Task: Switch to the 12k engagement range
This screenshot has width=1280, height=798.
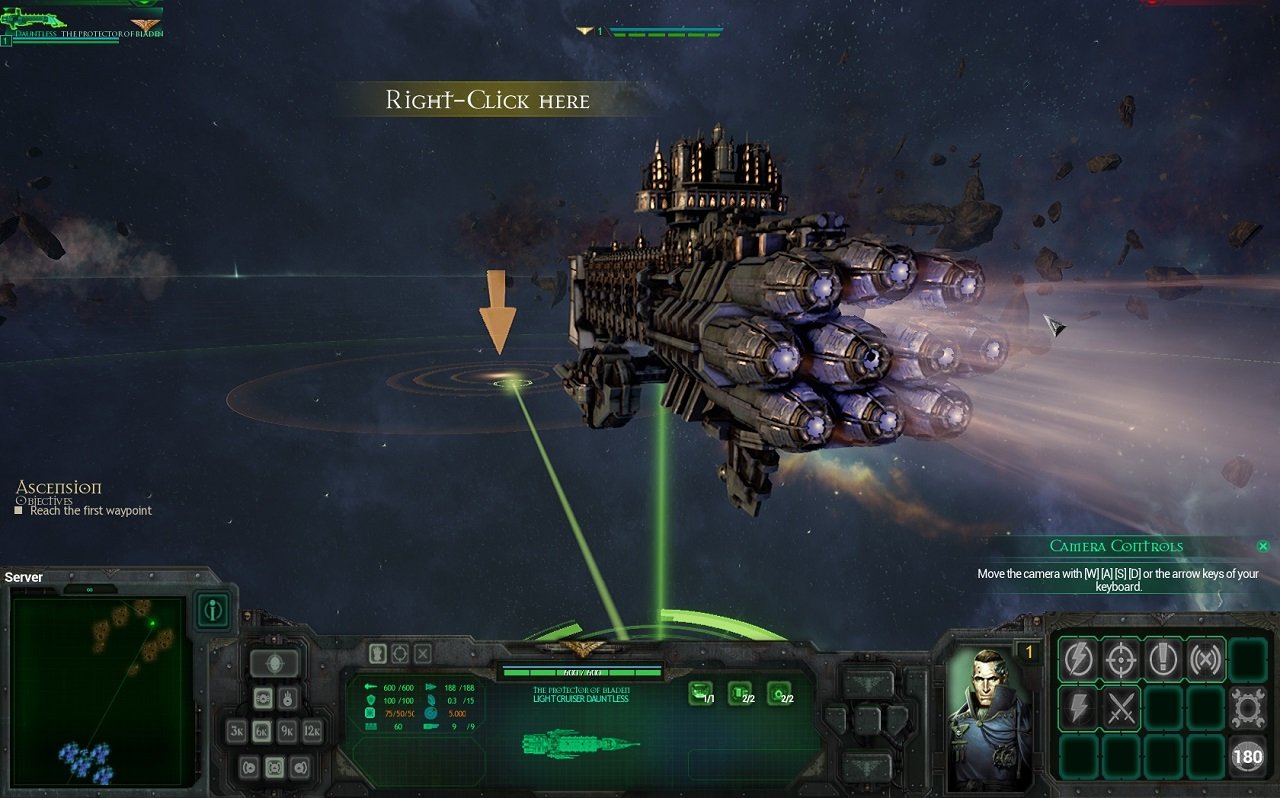Action: tap(313, 731)
